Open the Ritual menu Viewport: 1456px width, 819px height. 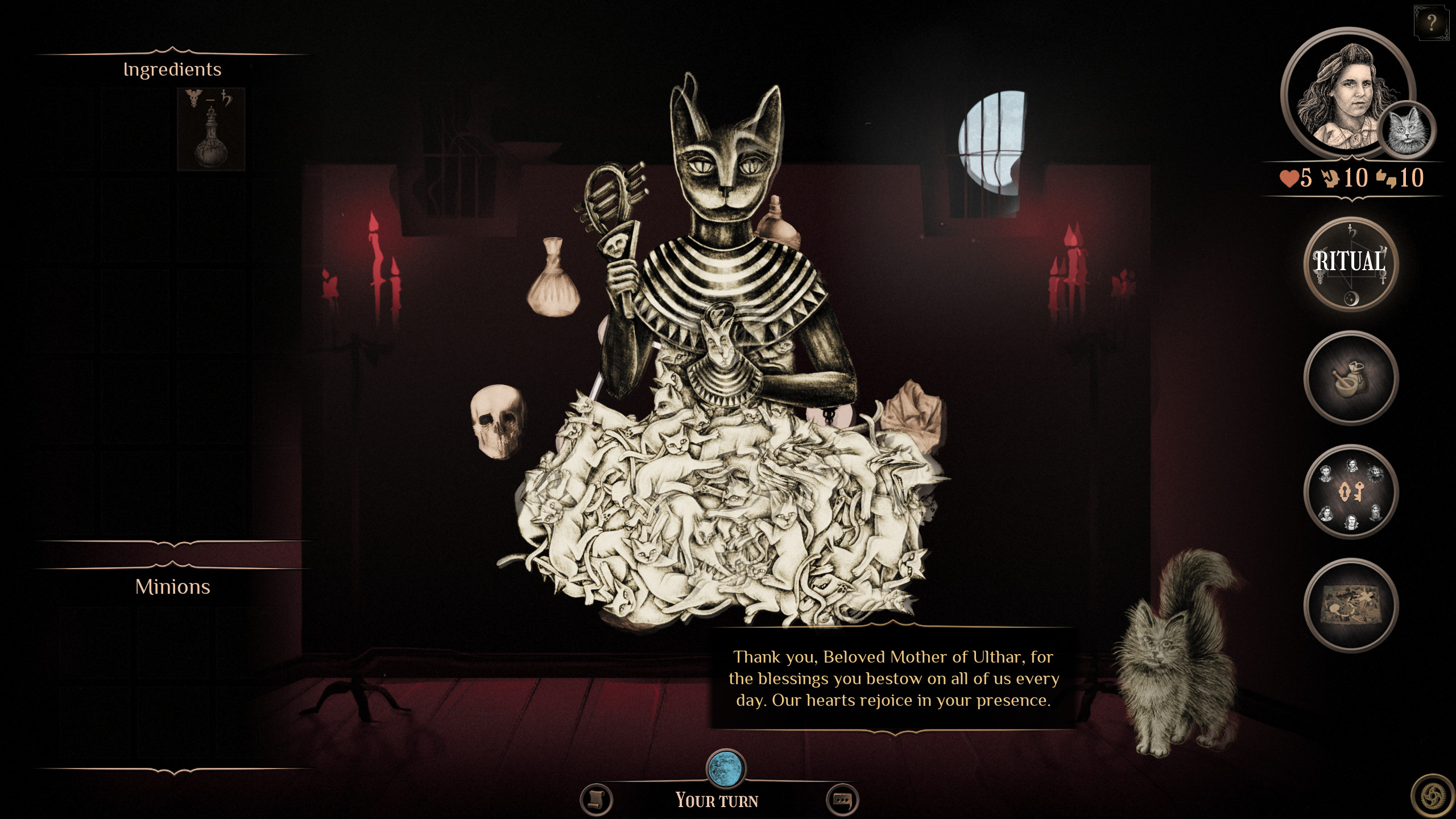pos(1350,263)
